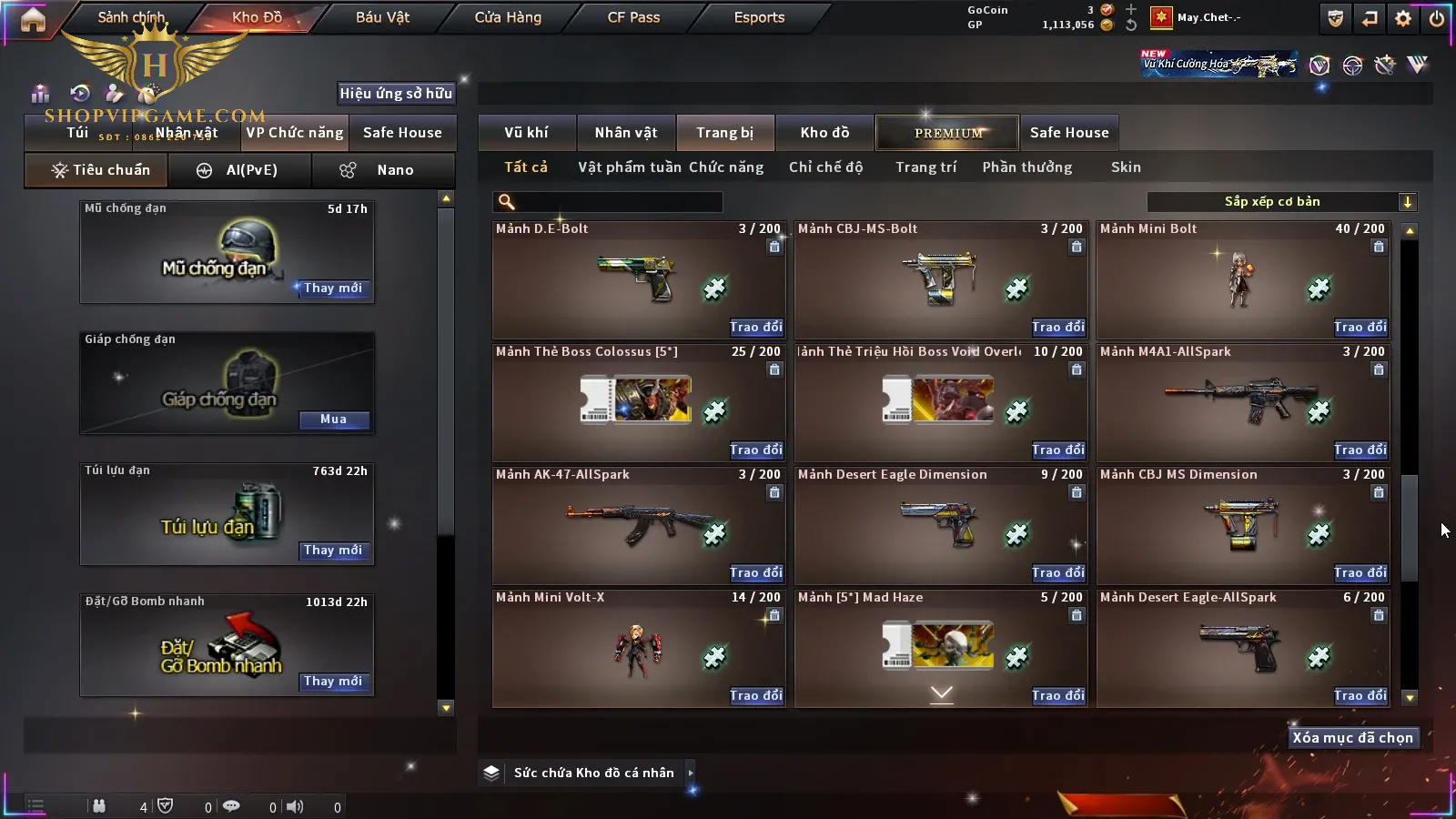Screen dimensions: 1456x819
Task: Open the Esports menu
Action: pyautogui.click(x=759, y=17)
